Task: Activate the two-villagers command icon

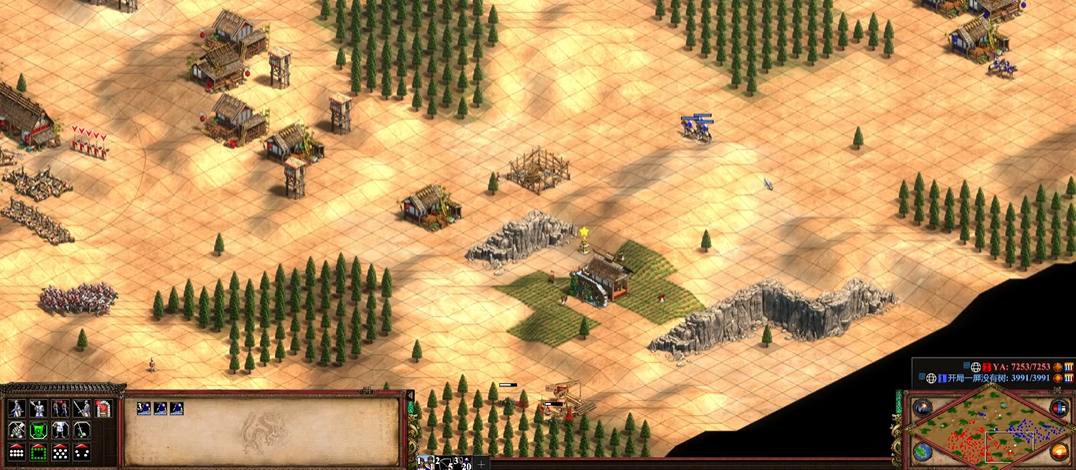Action: [x=60, y=408]
